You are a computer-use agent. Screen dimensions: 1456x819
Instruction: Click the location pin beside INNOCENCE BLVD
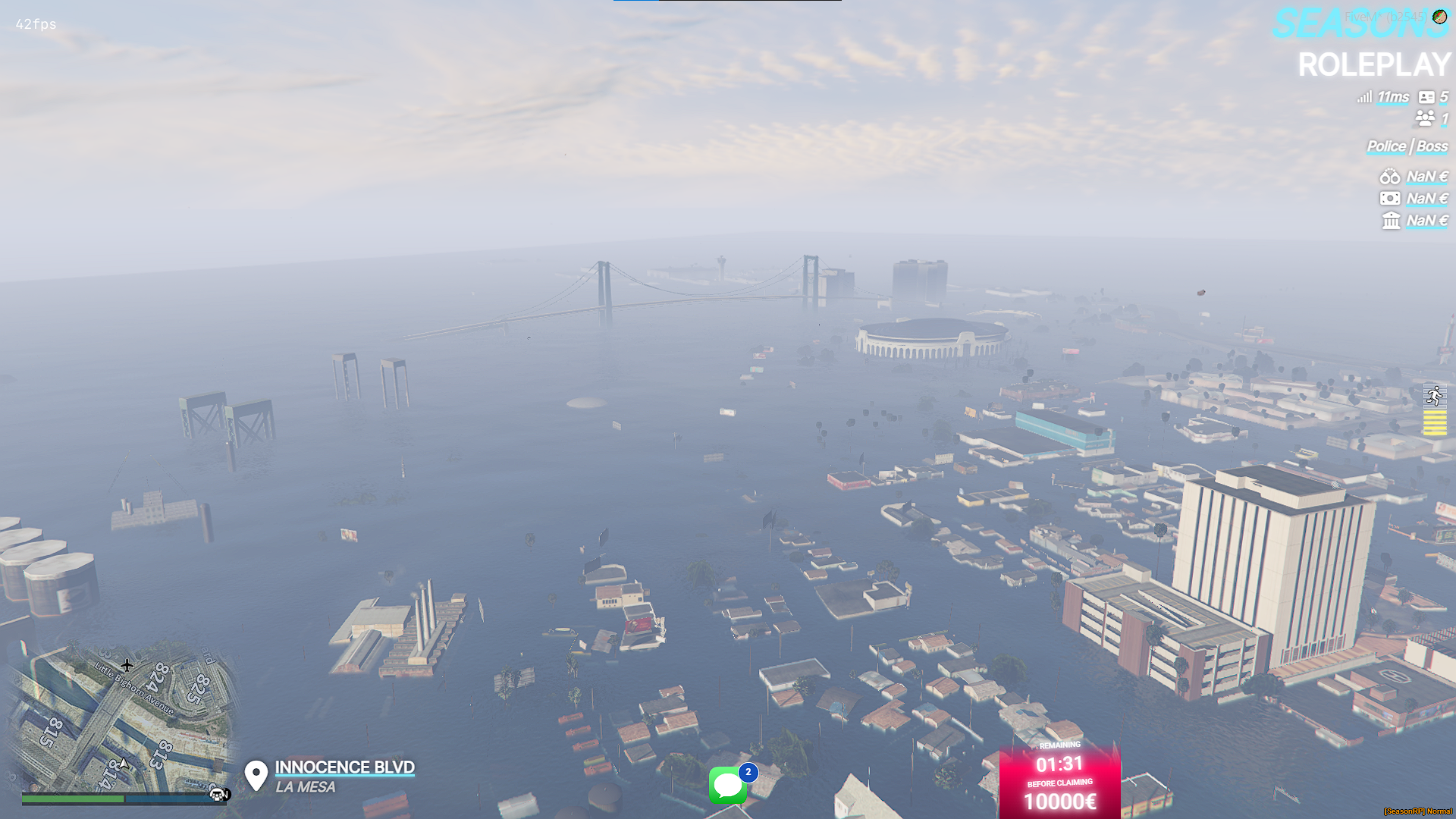tap(256, 774)
